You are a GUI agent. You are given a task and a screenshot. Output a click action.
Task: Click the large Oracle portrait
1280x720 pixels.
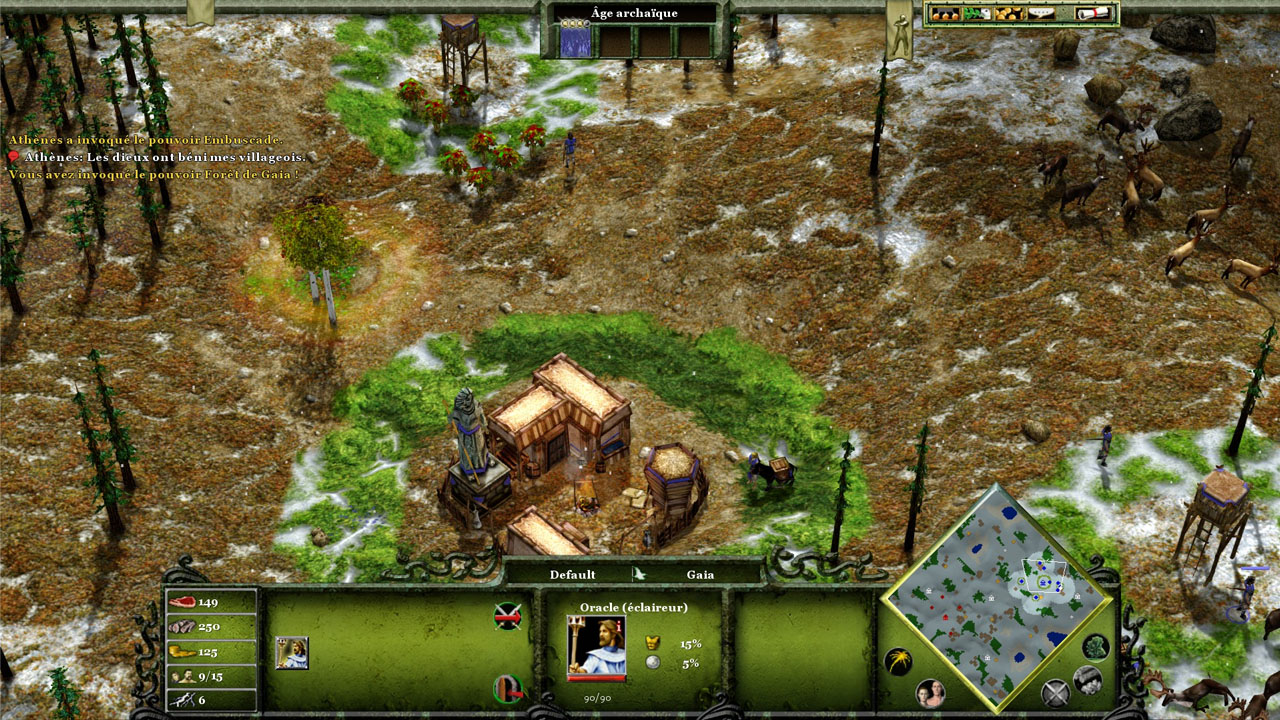596,647
